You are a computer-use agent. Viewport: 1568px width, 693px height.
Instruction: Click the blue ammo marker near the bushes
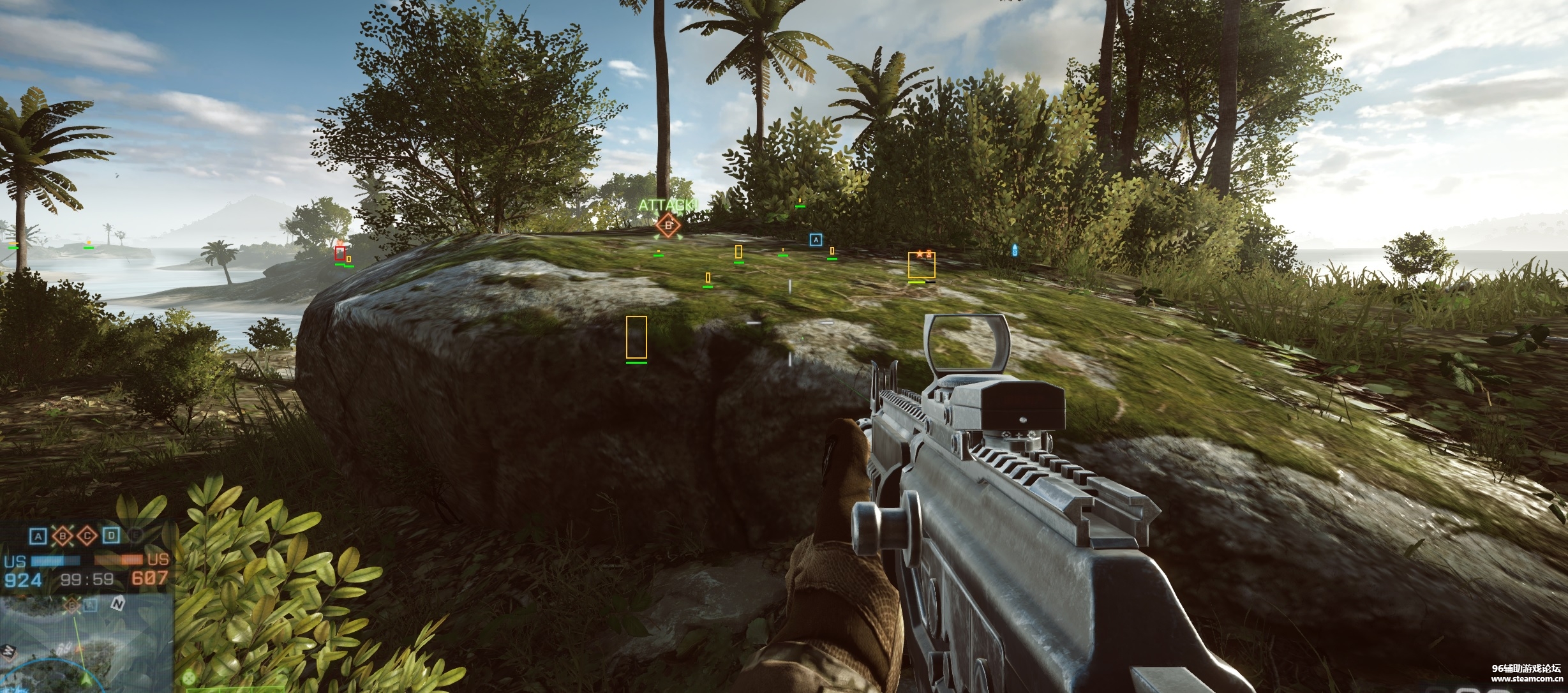pos(1015,249)
